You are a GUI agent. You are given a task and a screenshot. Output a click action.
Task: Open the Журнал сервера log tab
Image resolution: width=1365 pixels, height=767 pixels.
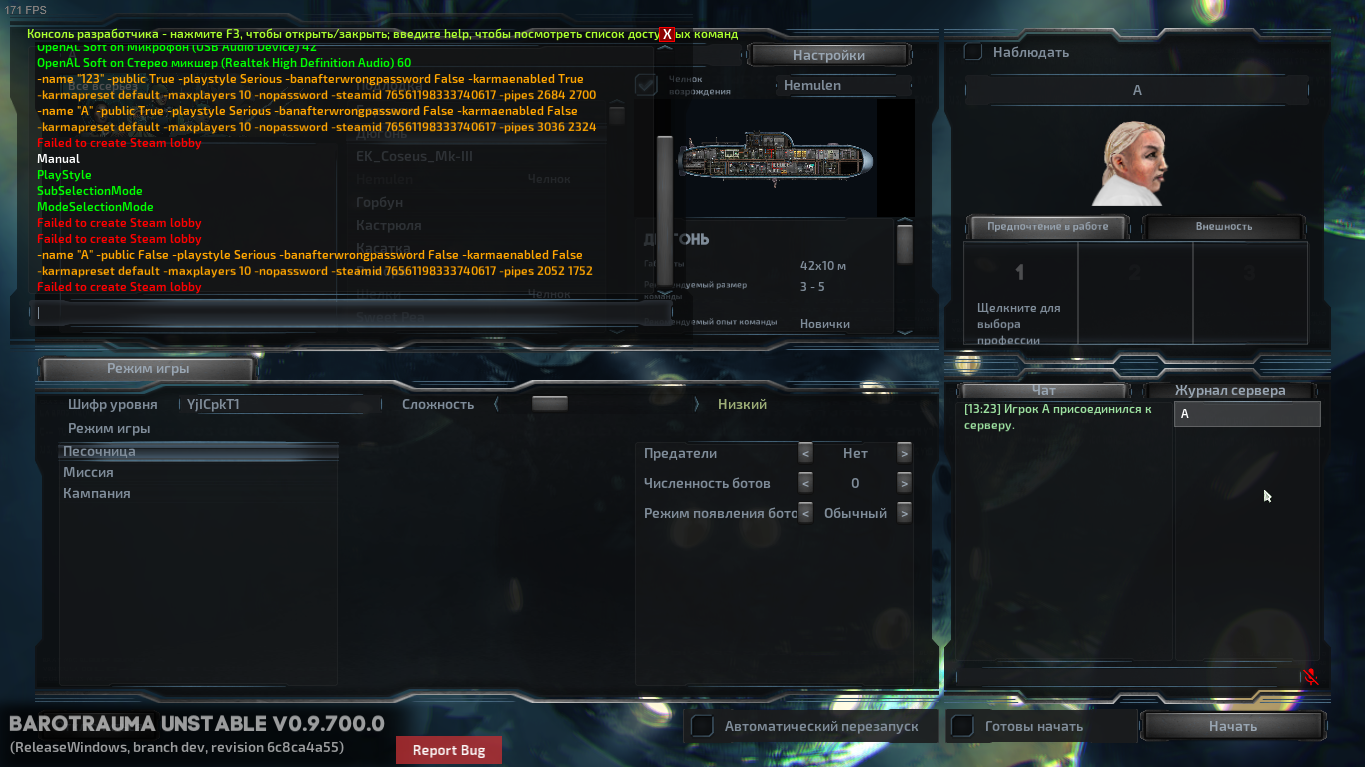(x=1229, y=390)
